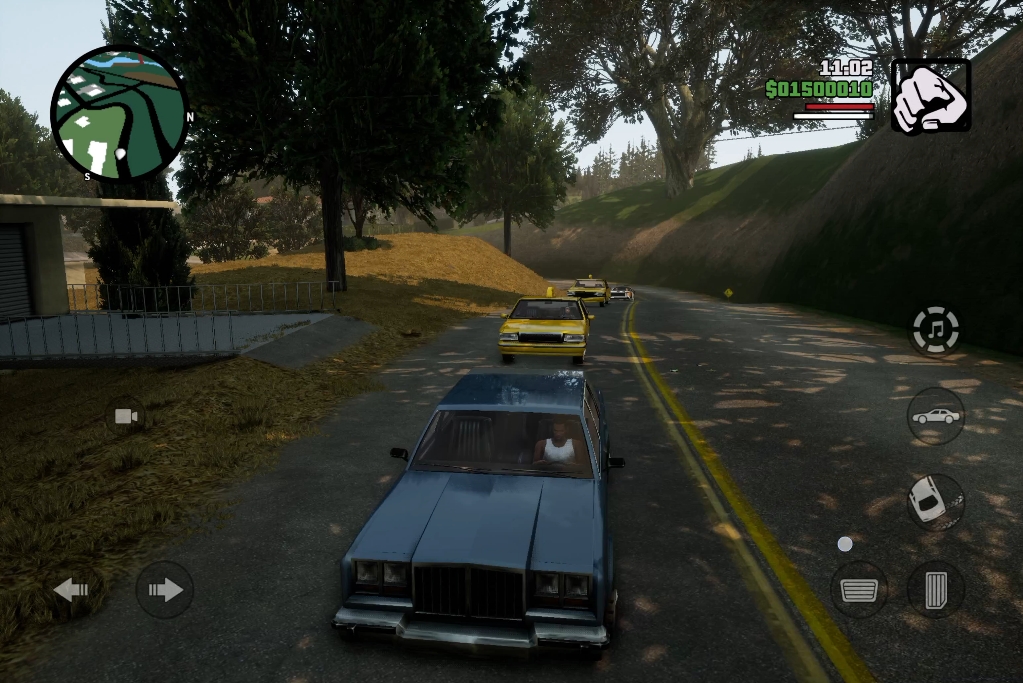The image size is (1023, 683).
Task: Steer left with the left arrow button
Action: click(74, 590)
